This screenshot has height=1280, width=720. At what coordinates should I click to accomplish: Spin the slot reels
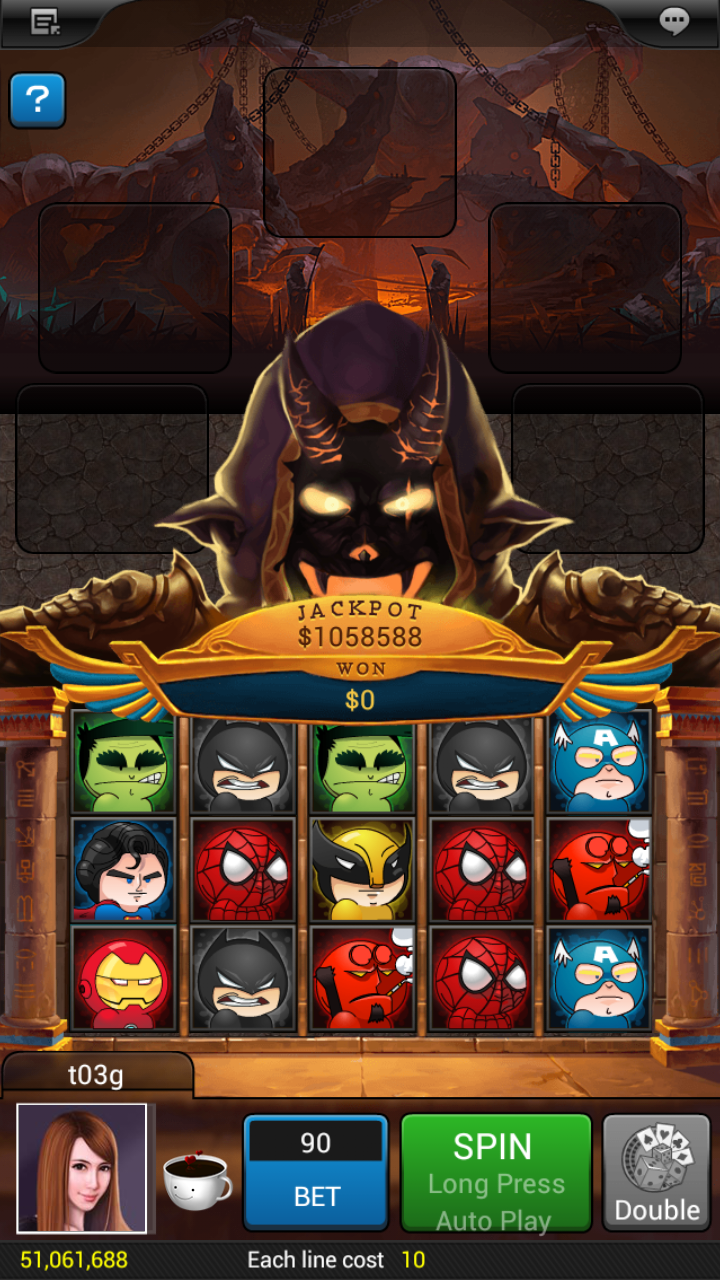pos(495,1172)
